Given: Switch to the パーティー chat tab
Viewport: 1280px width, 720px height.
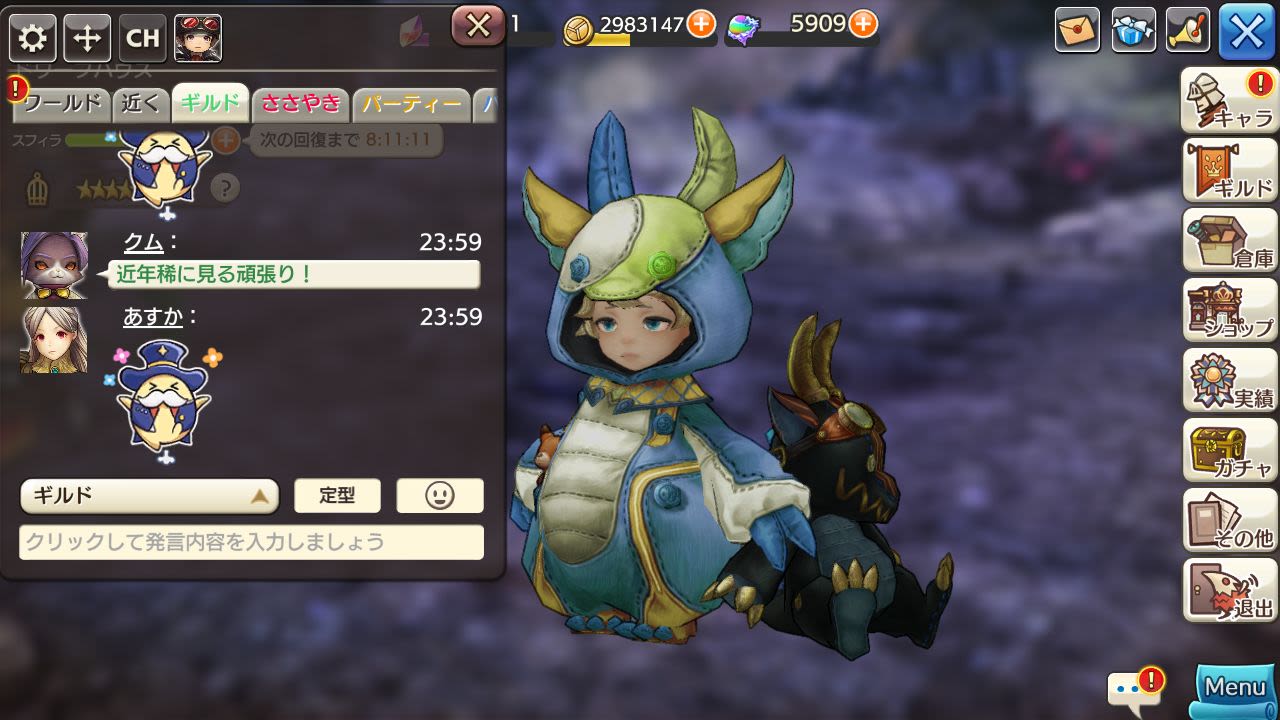Looking at the screenshot, I should point(411,103).
